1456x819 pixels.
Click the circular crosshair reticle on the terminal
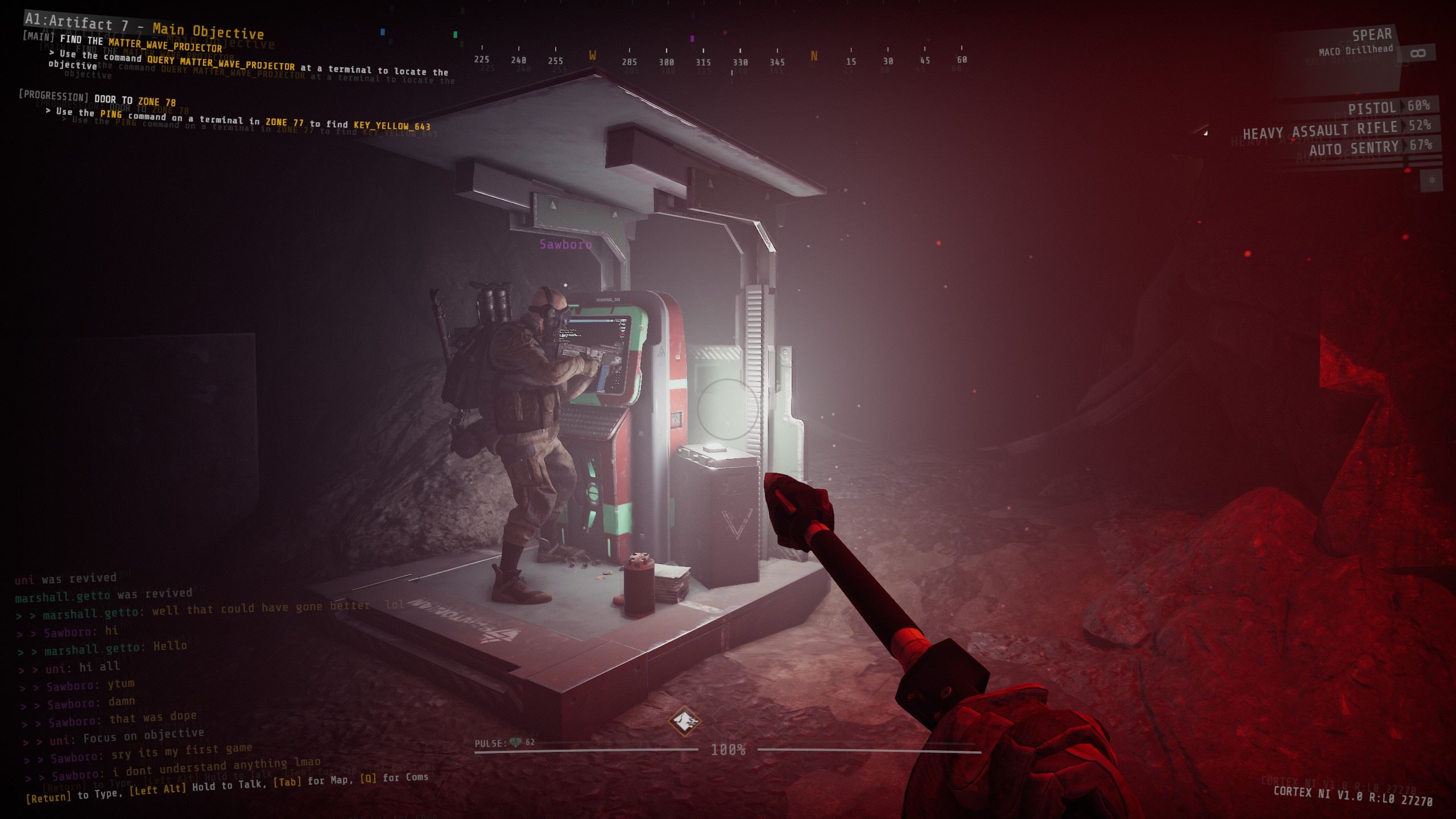click(728, 409)
